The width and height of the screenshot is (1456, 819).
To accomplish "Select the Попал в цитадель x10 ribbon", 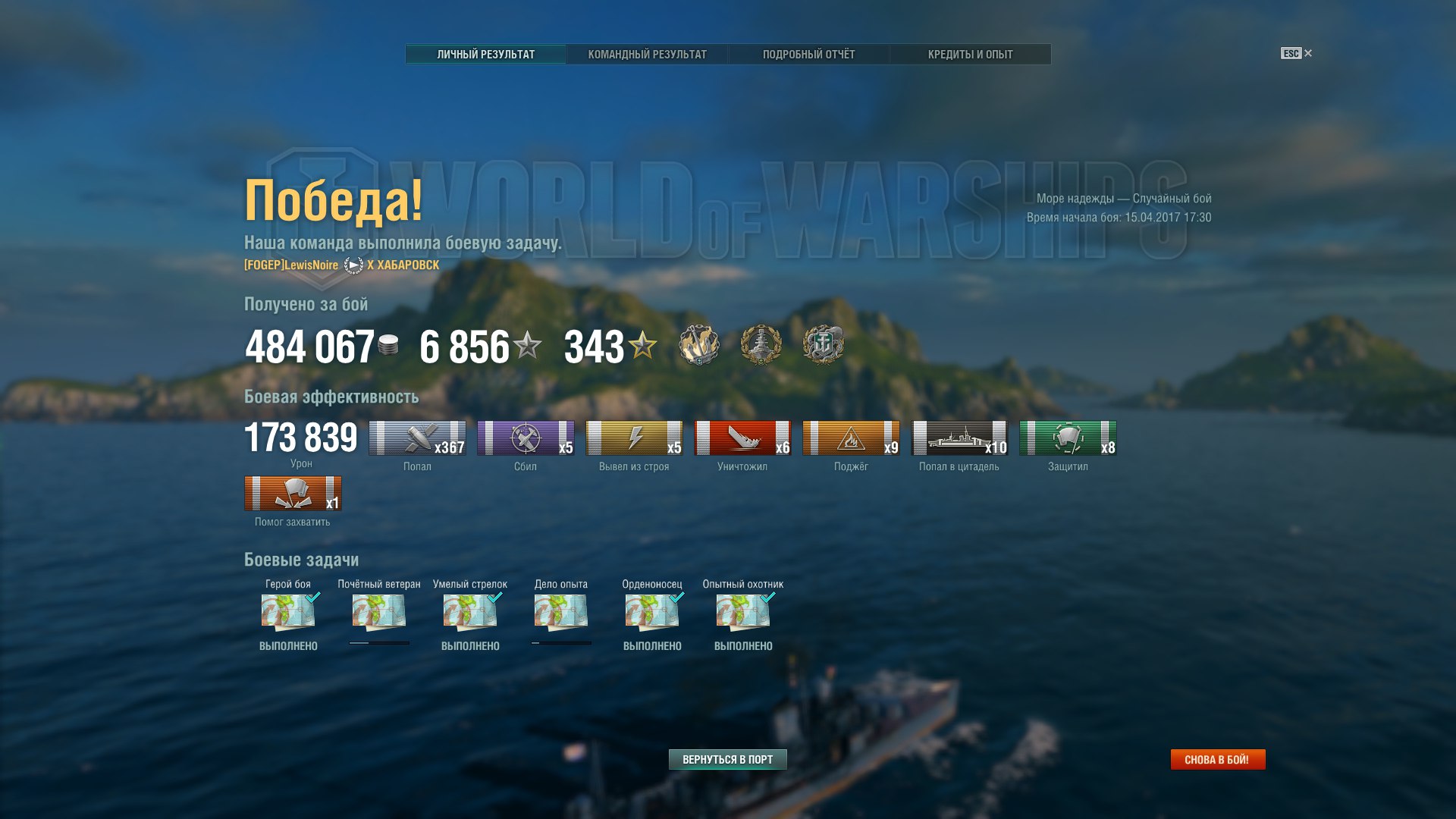I will click(x=959, y=438).
